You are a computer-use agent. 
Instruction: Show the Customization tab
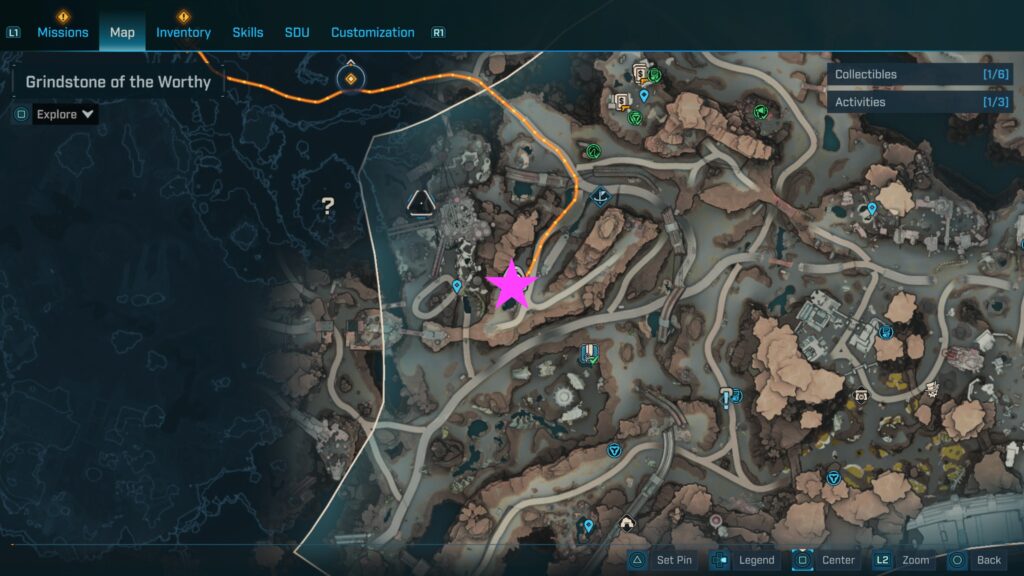click(372, 32)
